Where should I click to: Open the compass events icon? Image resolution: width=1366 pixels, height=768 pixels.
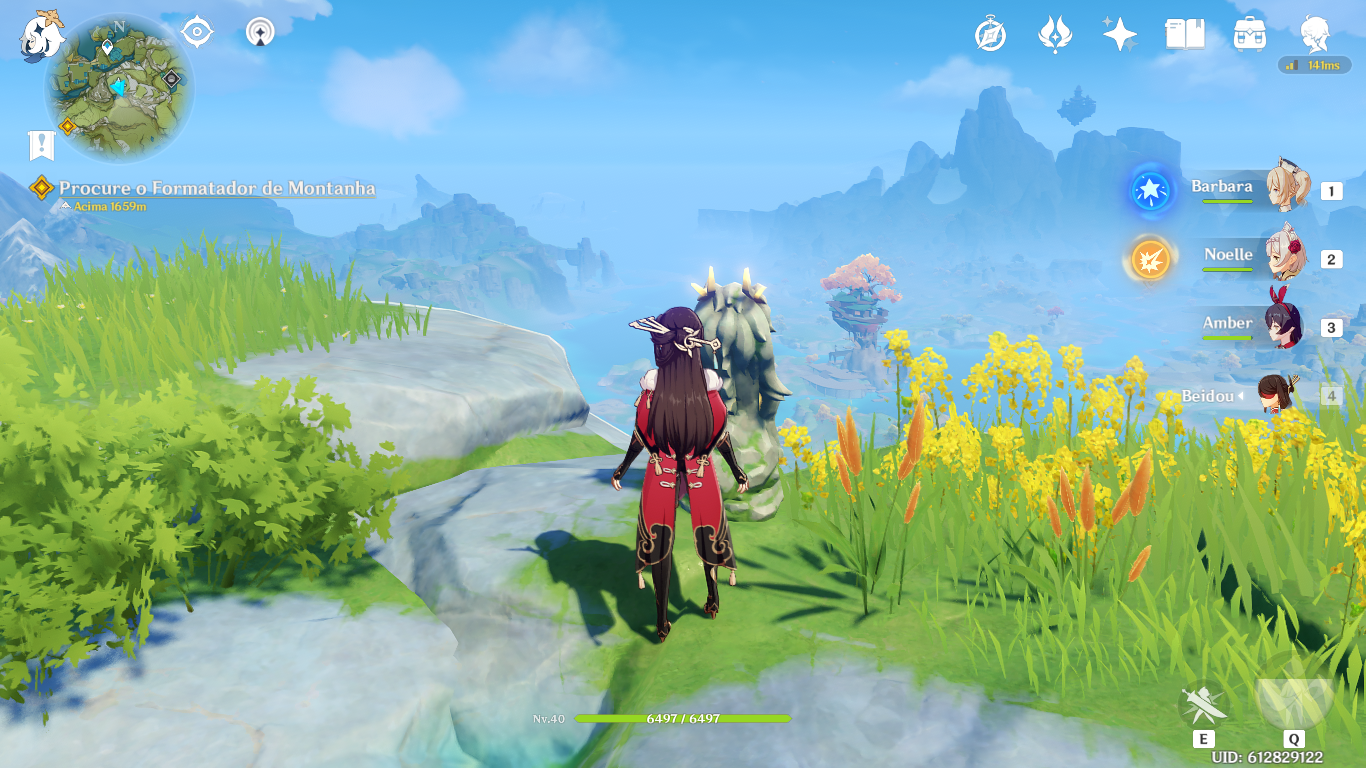[x=990, y=35]
